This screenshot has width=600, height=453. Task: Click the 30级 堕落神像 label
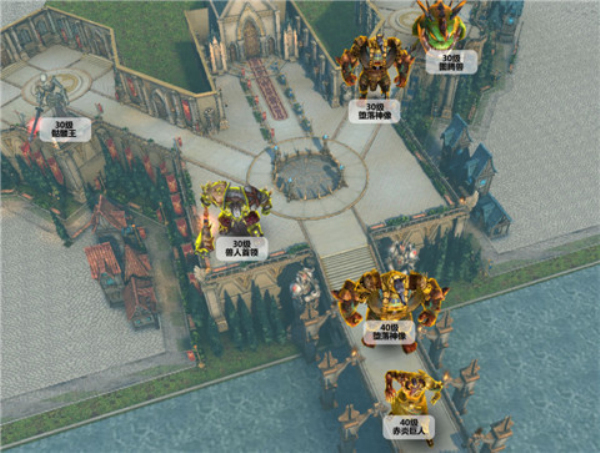click(376, 111)
